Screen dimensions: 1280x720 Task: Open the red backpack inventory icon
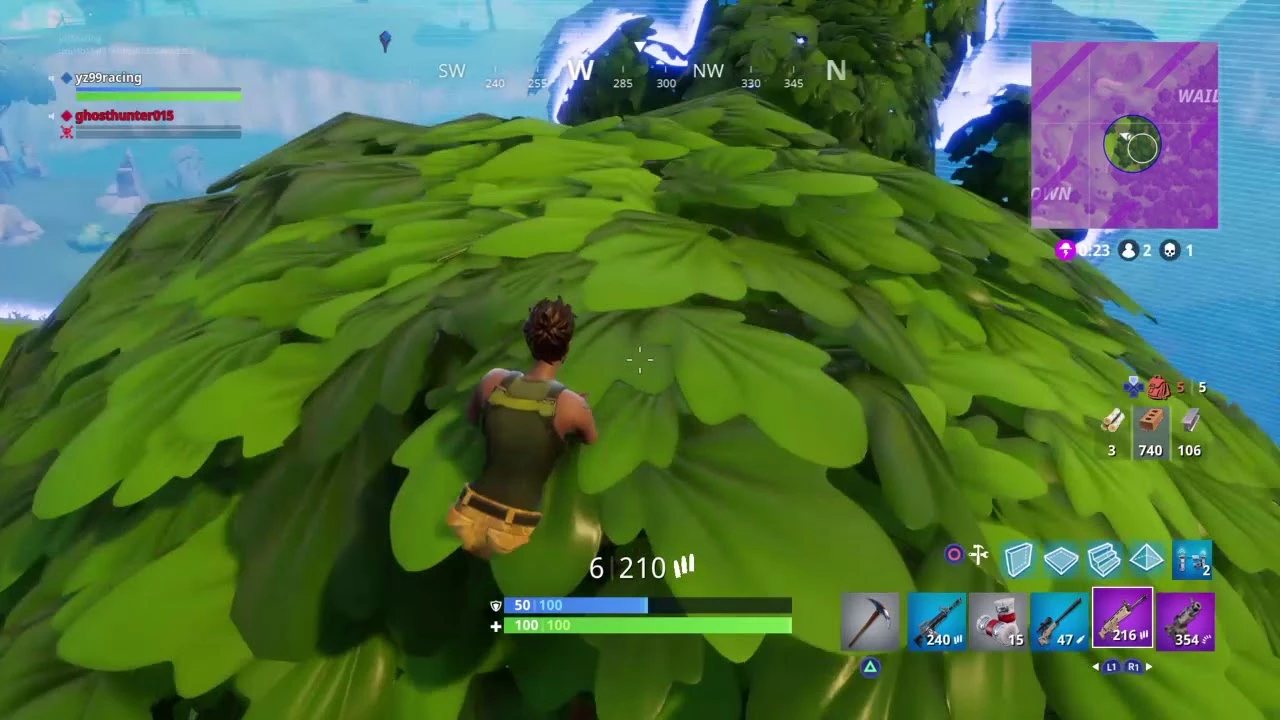(1159, 387)
